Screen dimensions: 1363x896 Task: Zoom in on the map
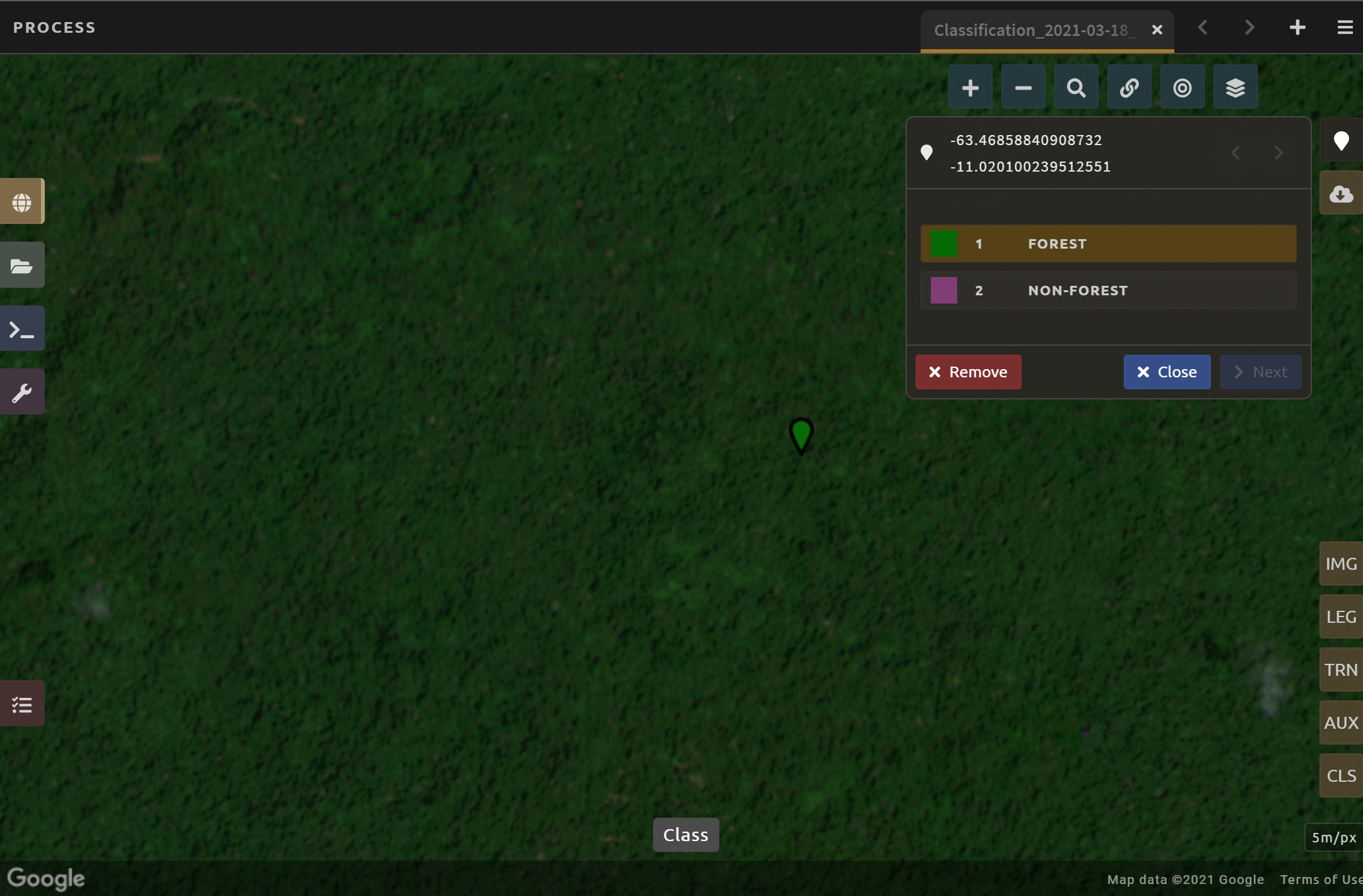click(x=970, y=86)
